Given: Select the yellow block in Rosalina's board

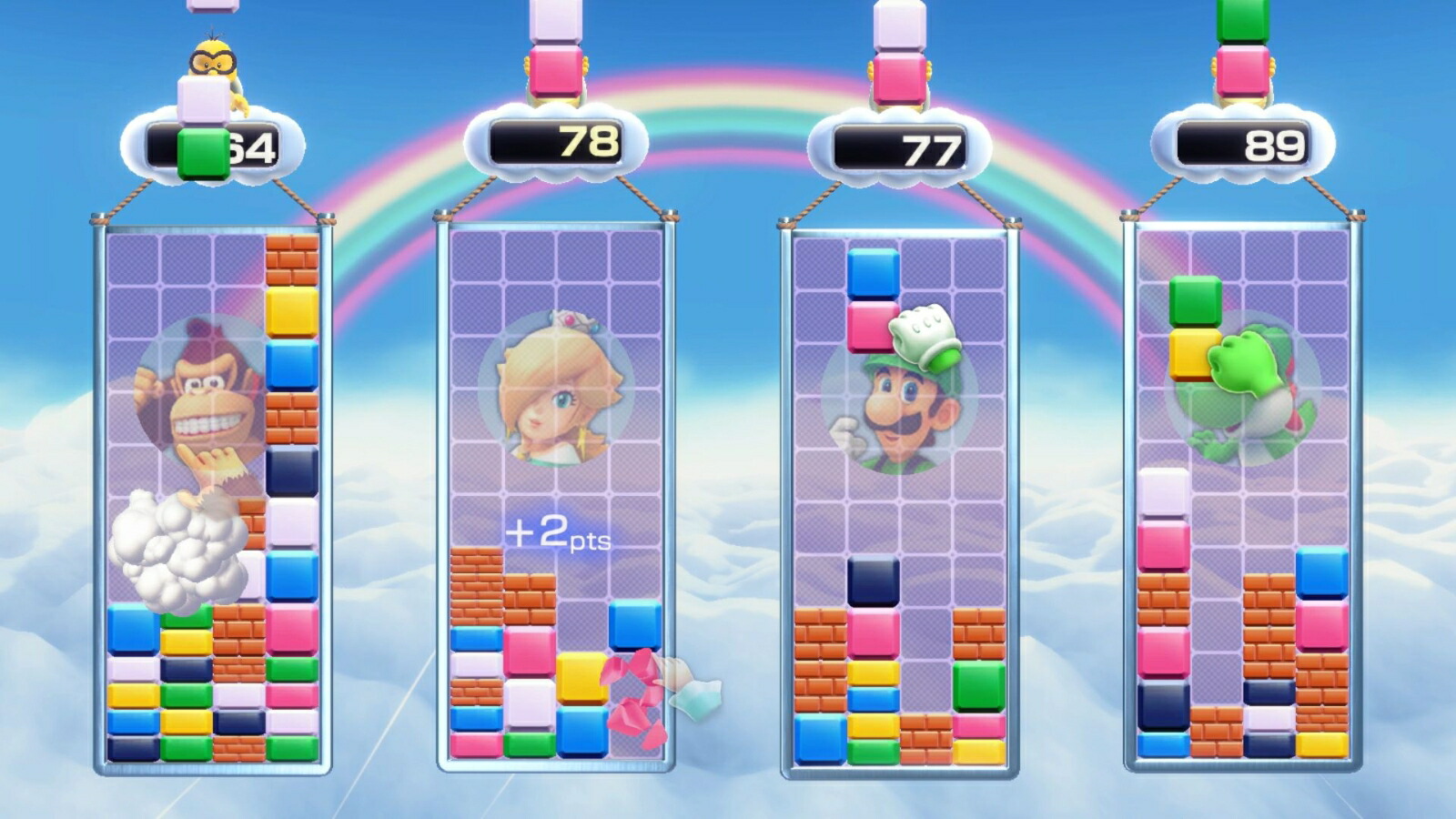Looking at the screenshot, I should pos(581,678).
